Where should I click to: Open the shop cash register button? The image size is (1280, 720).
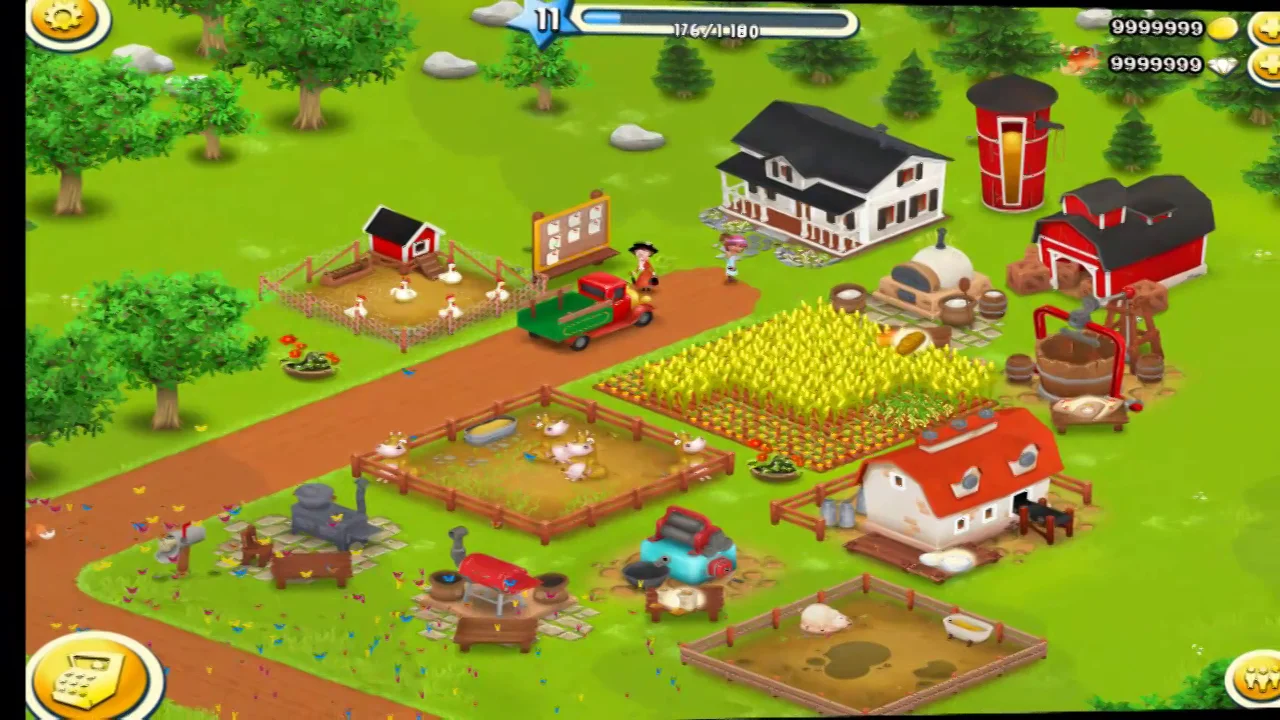93,677
